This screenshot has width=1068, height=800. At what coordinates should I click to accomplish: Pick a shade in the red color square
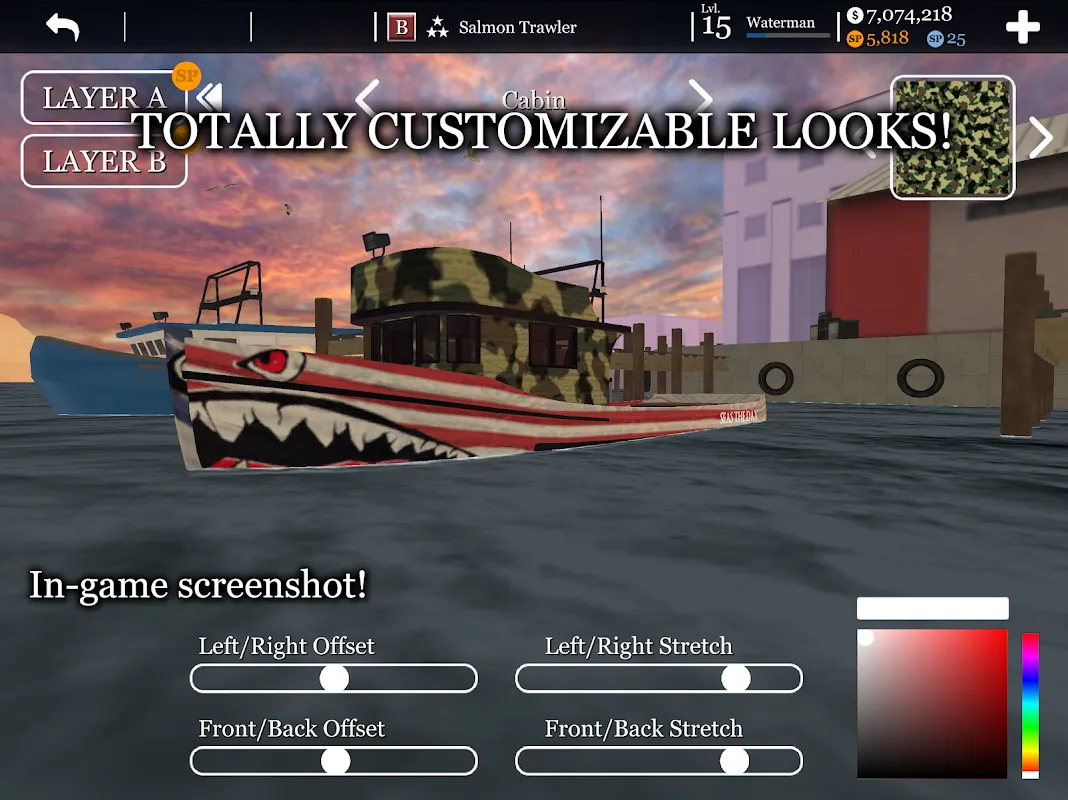[931, 703]
